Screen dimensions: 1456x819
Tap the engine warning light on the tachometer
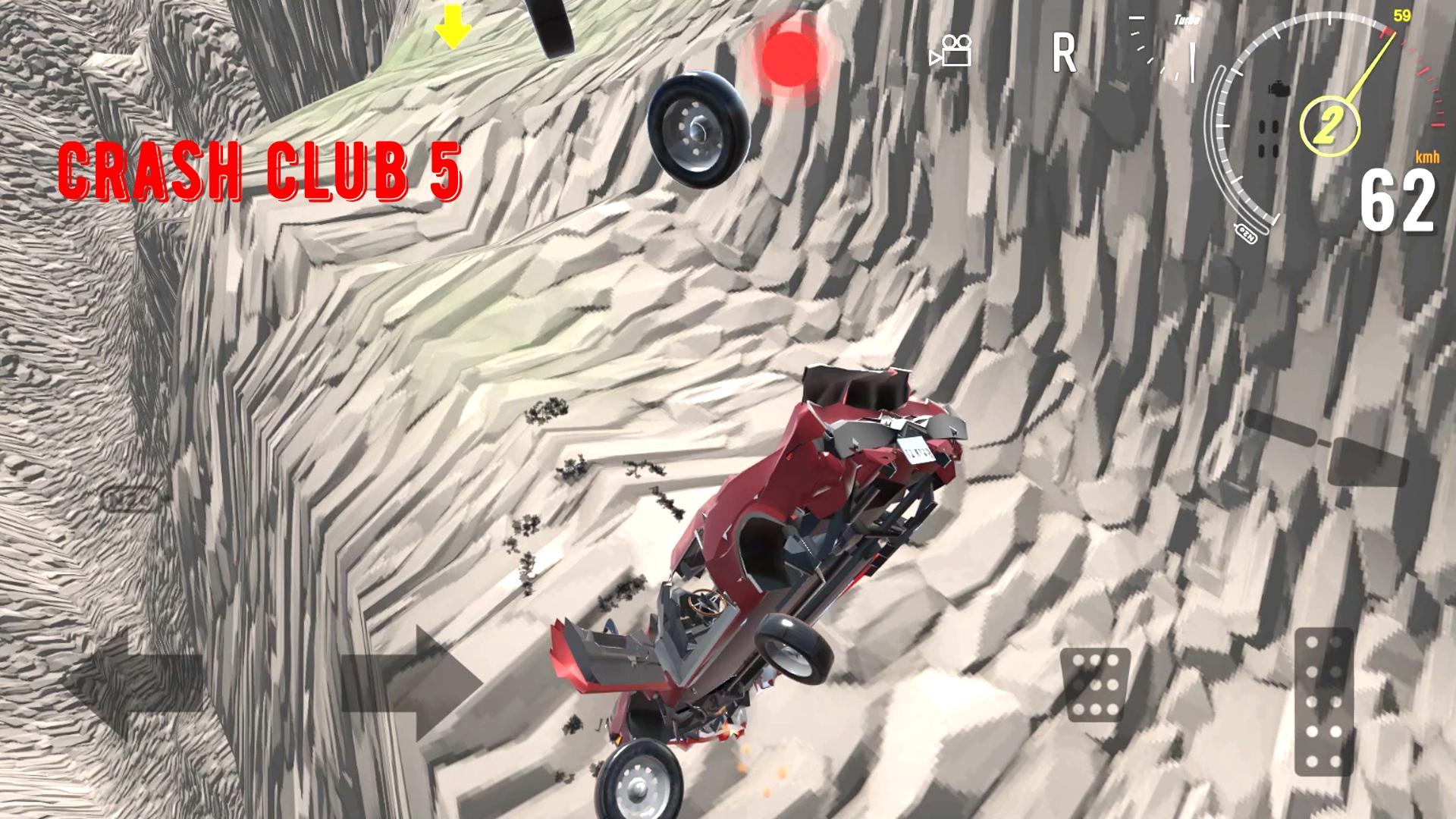click(x=1279, y=89)
